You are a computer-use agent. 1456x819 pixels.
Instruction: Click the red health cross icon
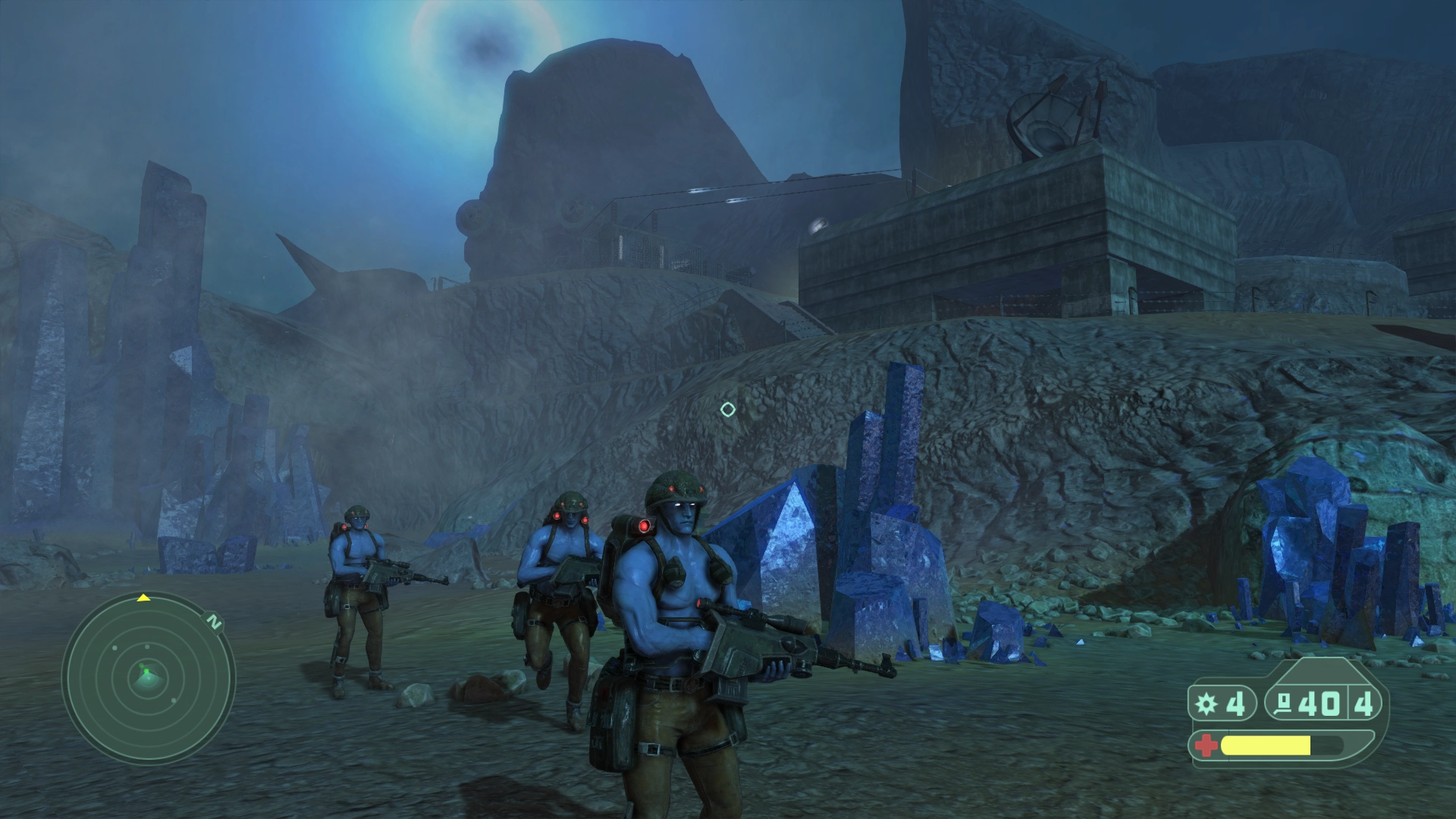point(1206,745)
